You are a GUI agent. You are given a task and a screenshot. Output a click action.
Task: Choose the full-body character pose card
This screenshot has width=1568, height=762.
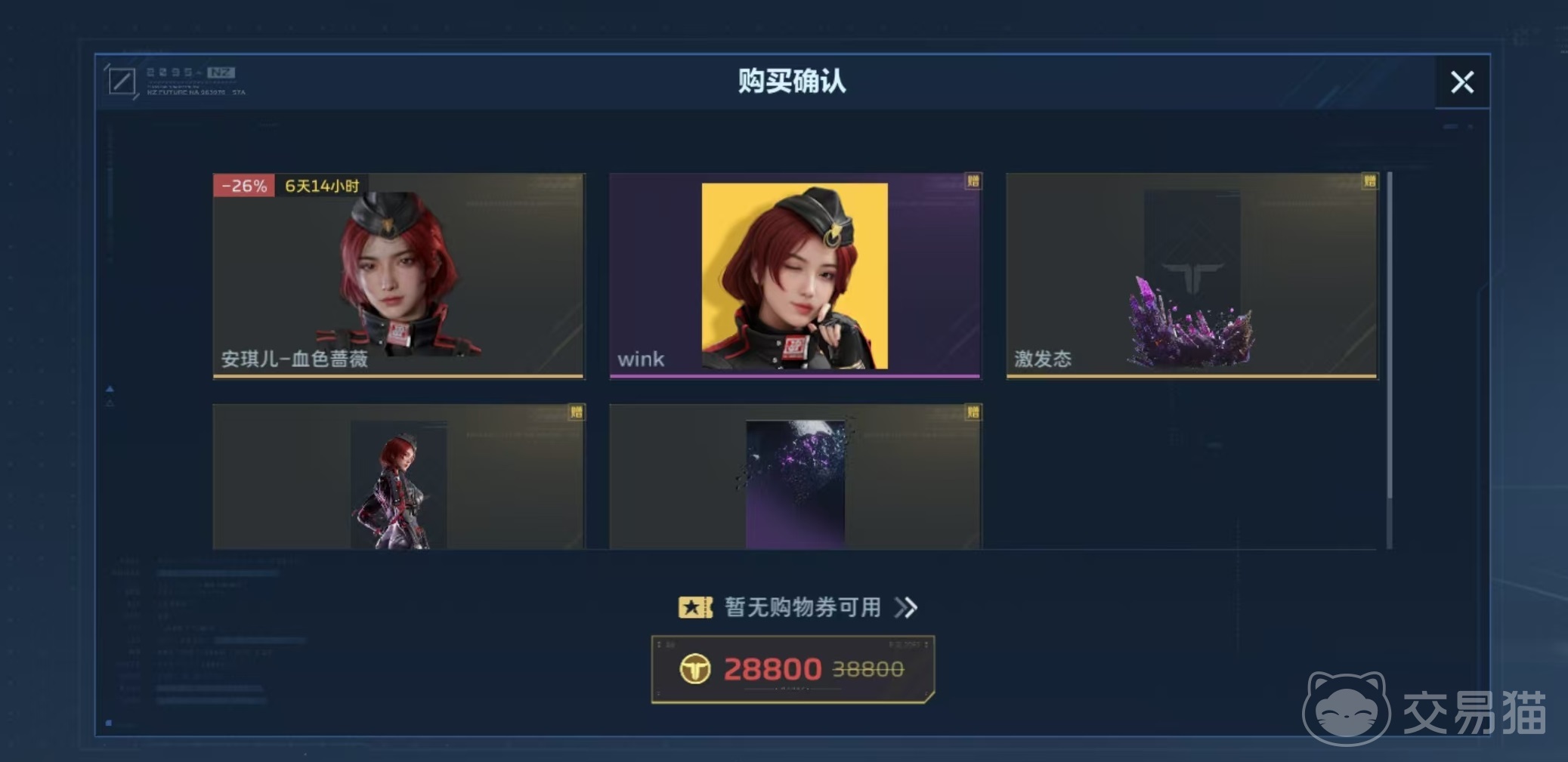coord(398,477)
